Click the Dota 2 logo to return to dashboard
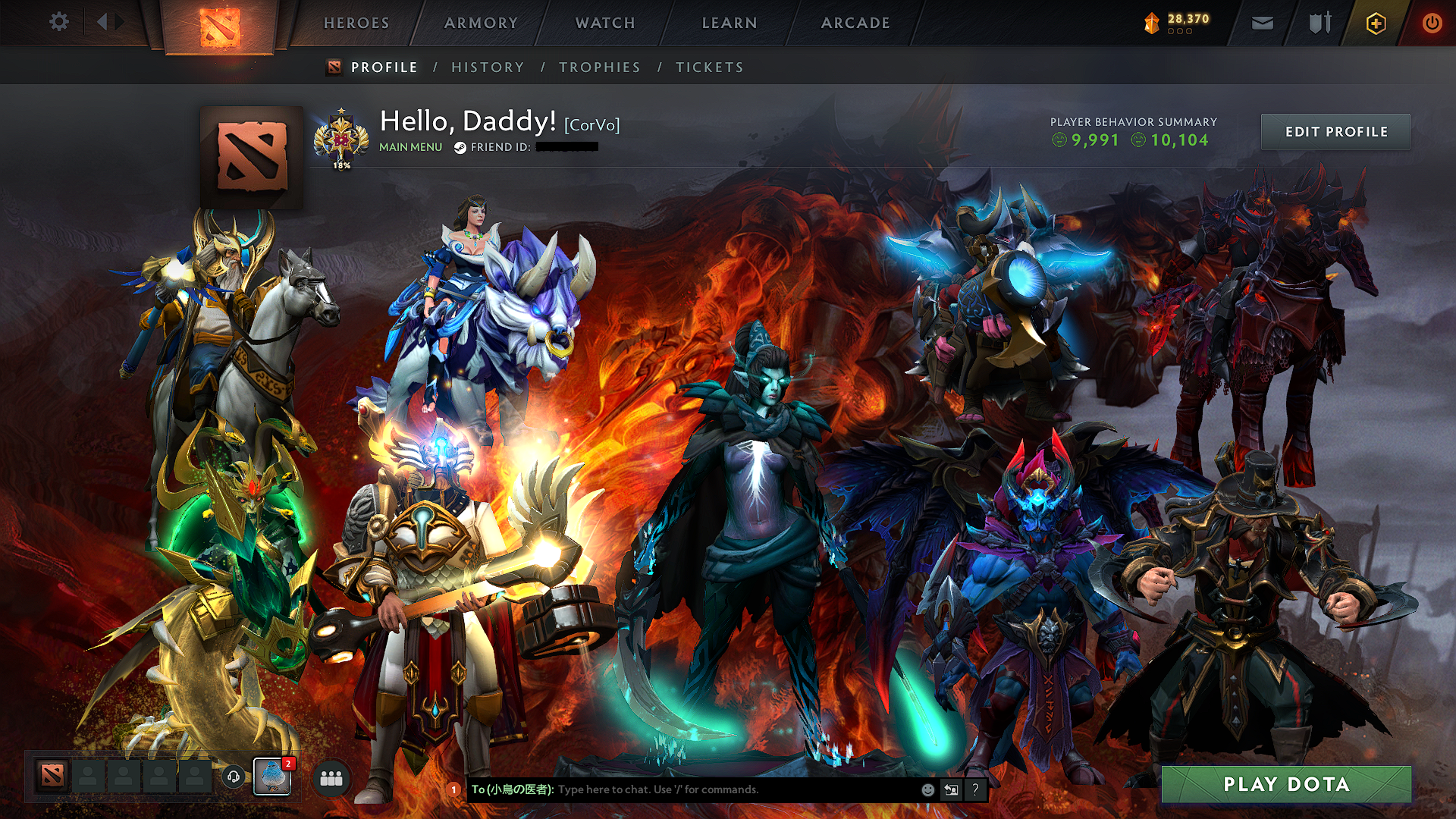This screenshot has width=1456, height=819. [221, 23]
